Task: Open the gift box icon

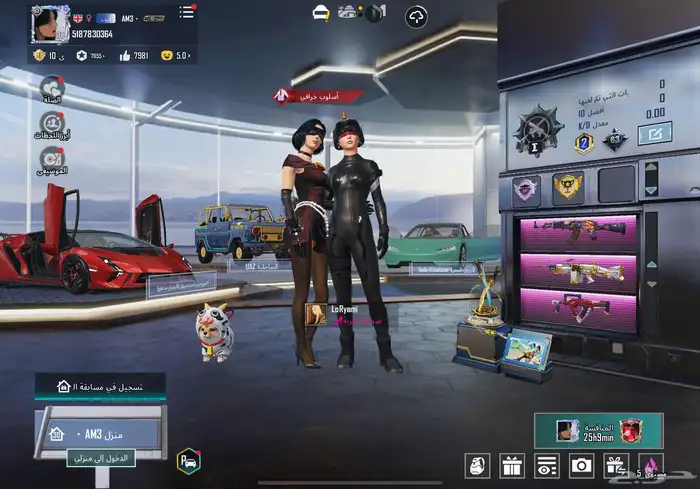Action: tap(512, 465)
